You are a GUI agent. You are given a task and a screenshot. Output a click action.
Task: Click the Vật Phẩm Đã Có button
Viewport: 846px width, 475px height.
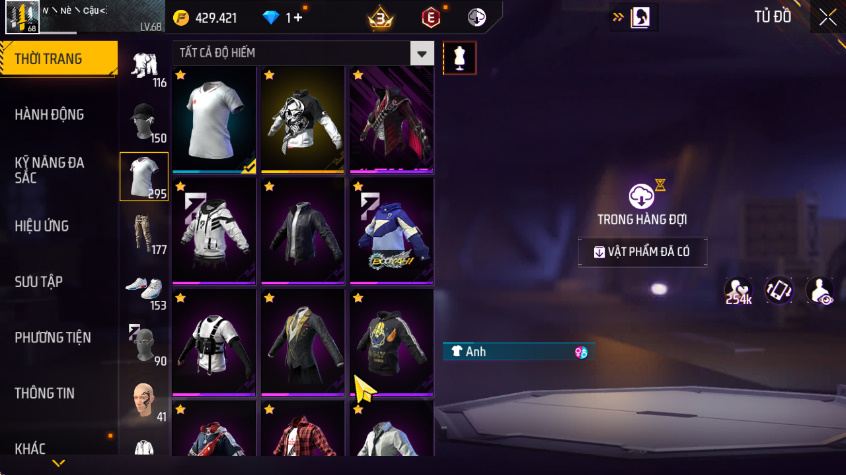(x=642, y=252)
